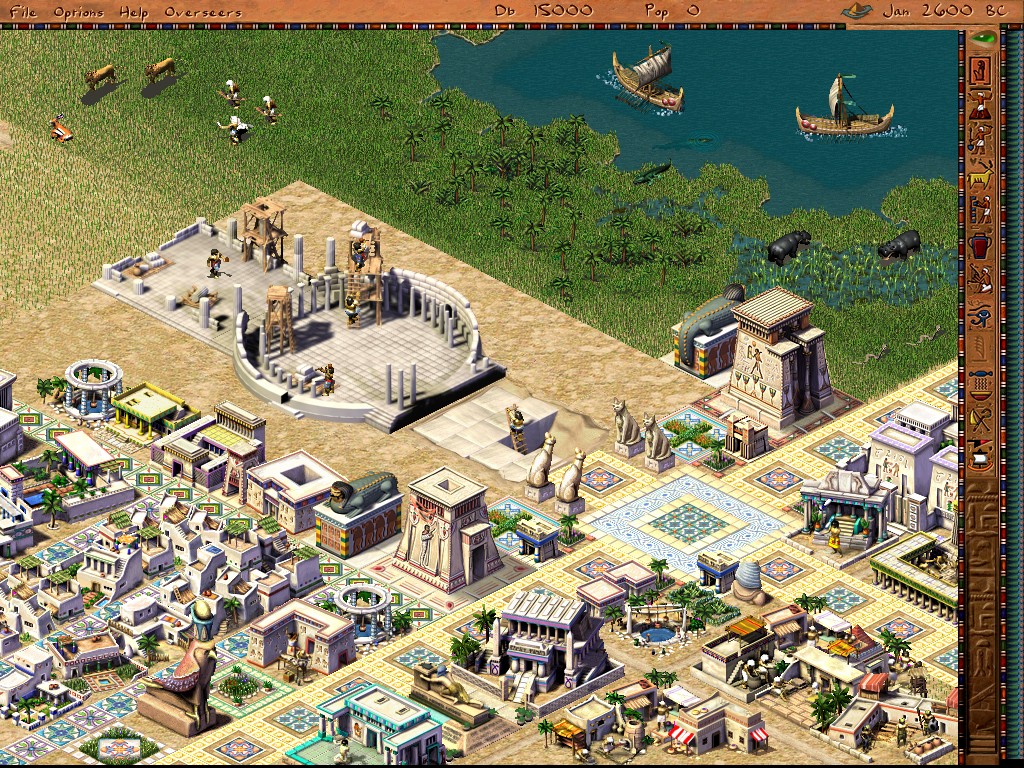Select the housing build icon (kneeling figure)
This screenshot has height=768, width=1024.
pyautogui.click(x=982, y=70)
